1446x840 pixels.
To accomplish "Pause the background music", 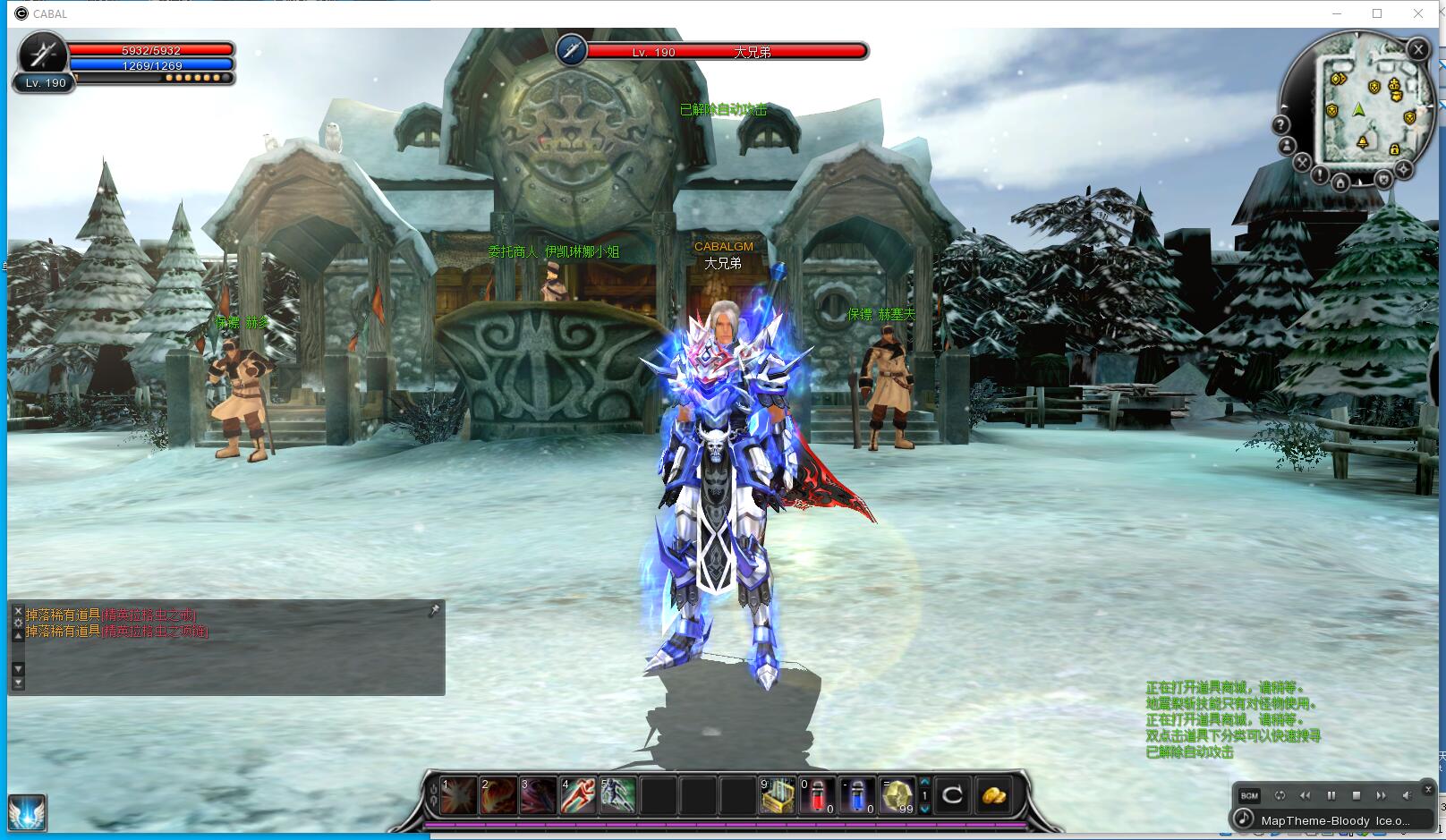I will [x=1331, y=795].
